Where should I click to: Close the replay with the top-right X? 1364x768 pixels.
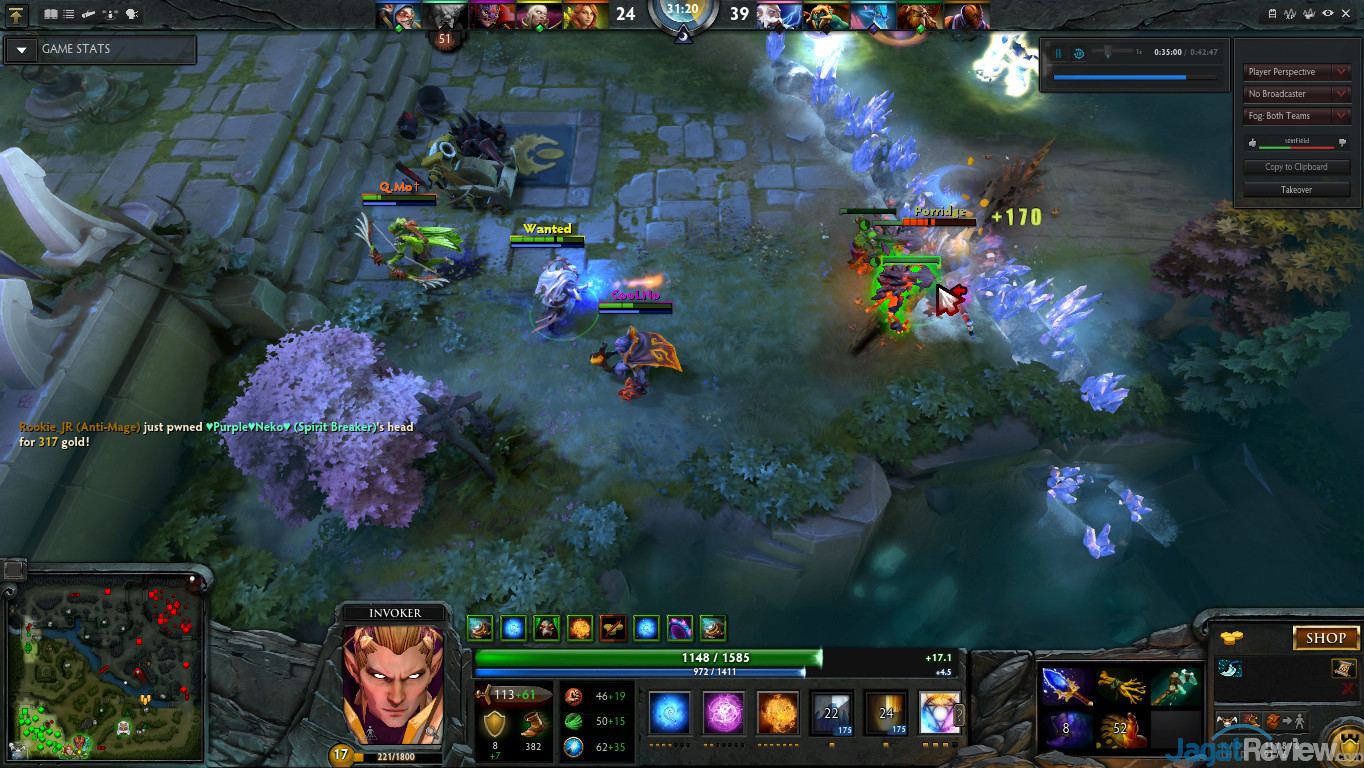1346,14
